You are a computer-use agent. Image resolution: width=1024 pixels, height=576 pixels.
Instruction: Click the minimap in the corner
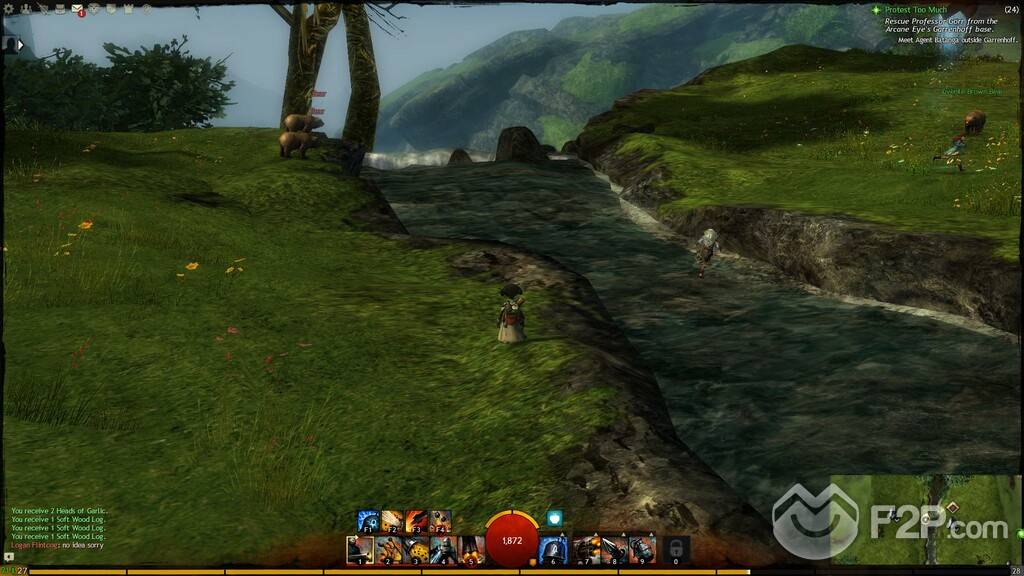pos(927,522)
